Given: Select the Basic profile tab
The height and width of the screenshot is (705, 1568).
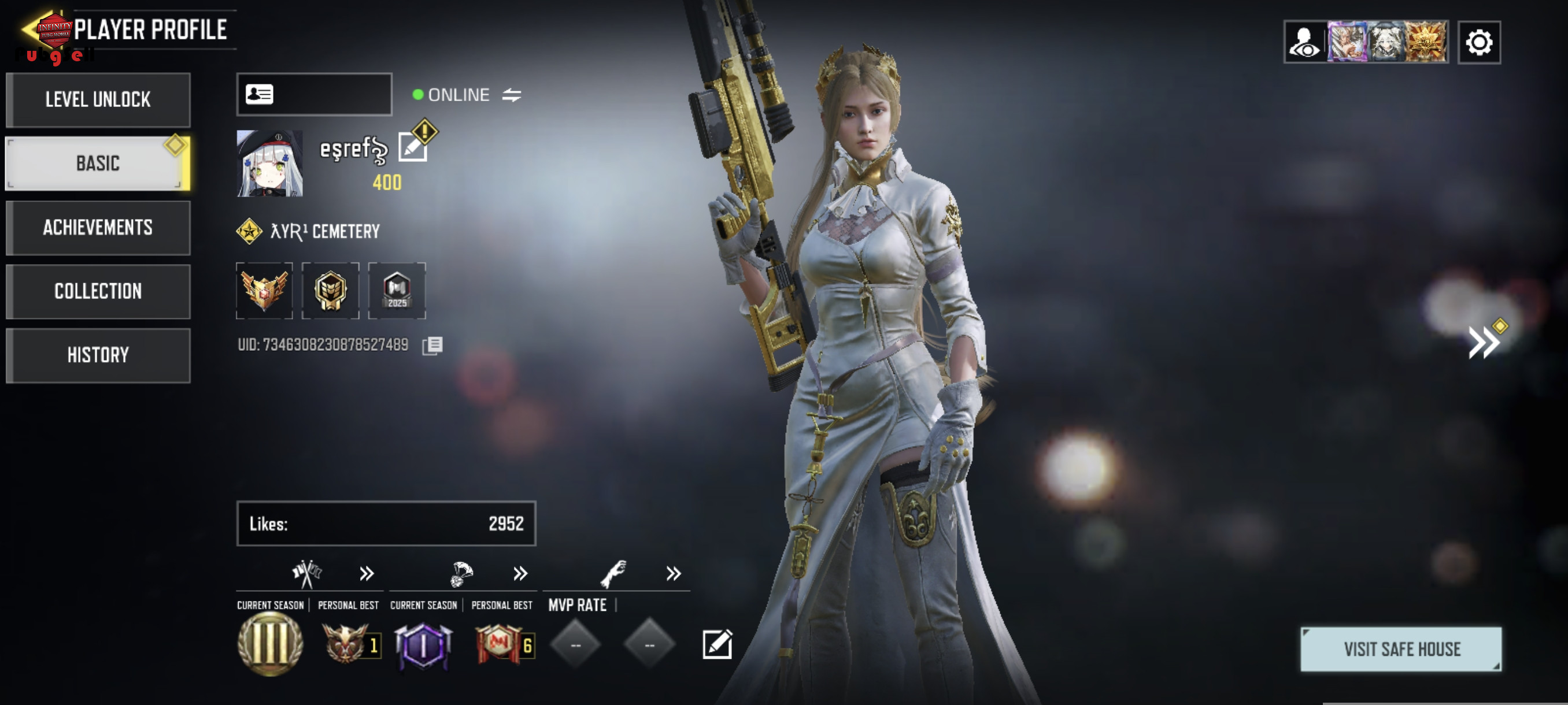Looking at the screenshot, I should click(98, 163).
